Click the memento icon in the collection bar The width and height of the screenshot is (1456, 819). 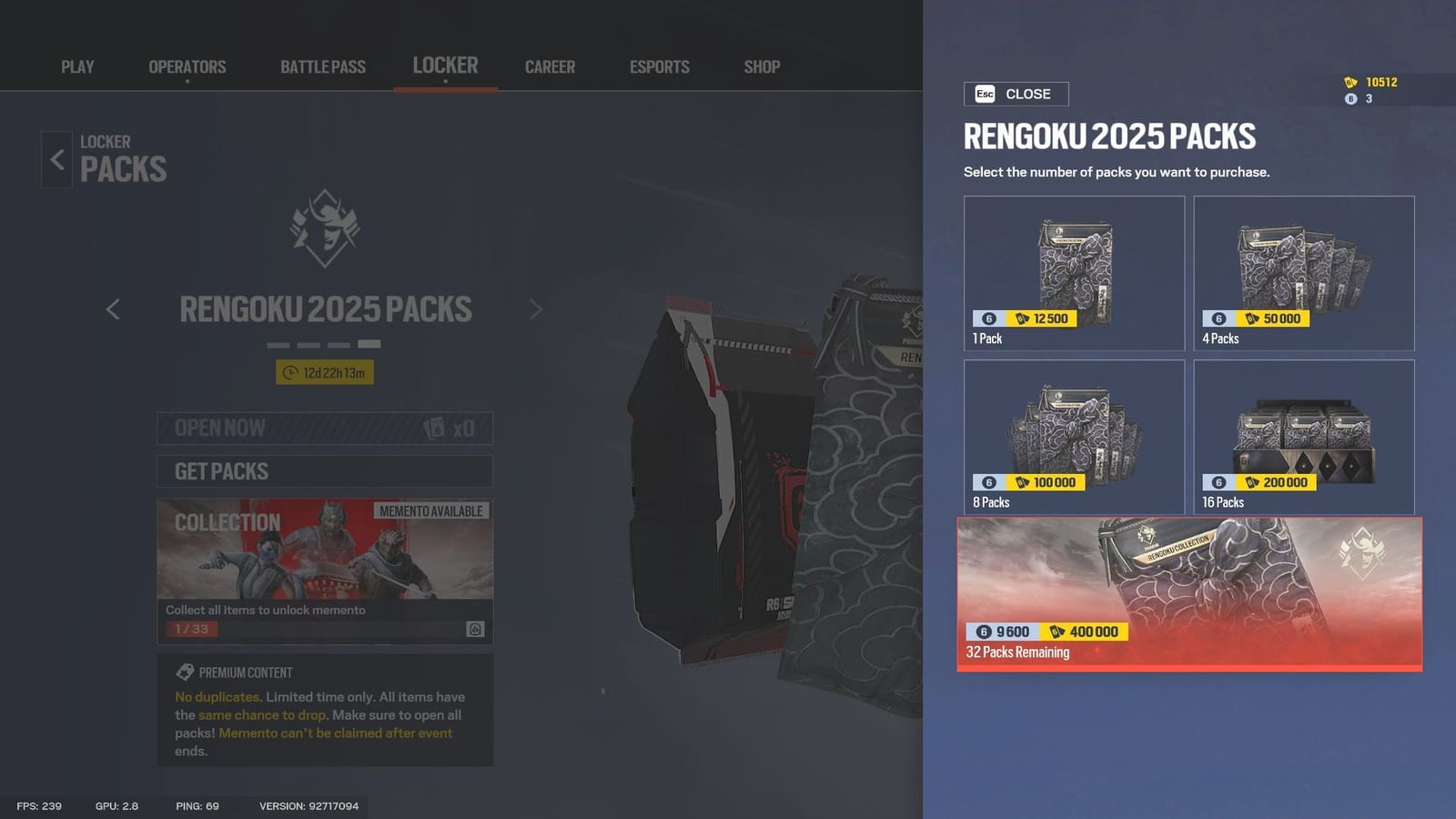[477, 627]
